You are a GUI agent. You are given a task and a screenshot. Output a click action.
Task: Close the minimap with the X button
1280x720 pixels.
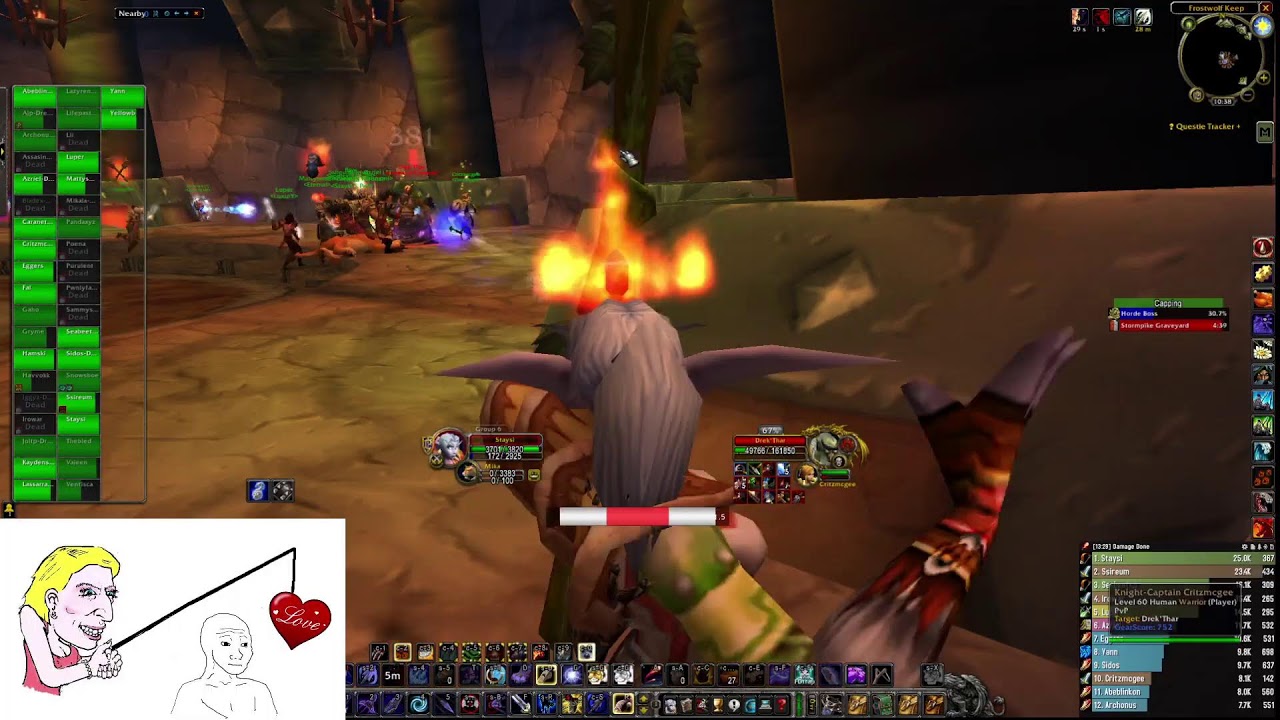click(1265, 8)
